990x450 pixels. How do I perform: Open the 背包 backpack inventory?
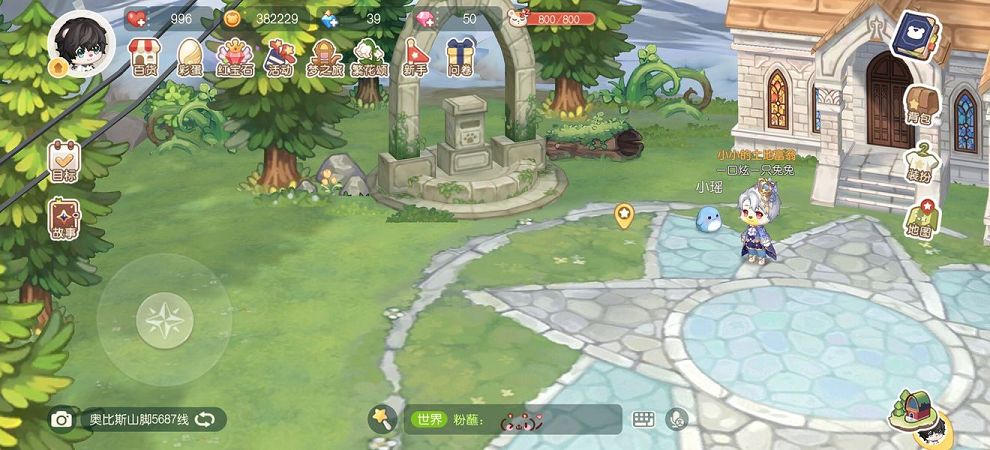coord(918,105)
